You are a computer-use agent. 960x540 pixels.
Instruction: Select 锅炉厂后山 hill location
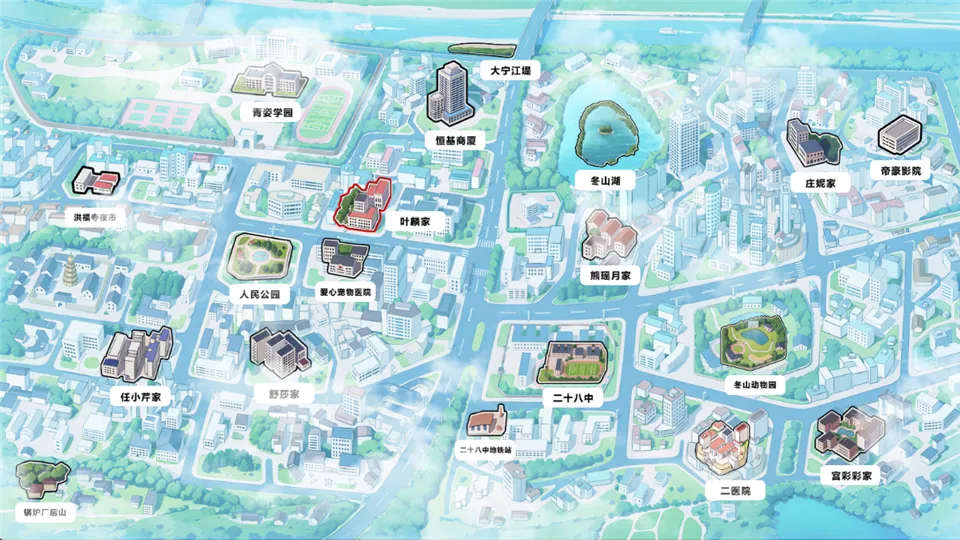click(x=39, y=480)
